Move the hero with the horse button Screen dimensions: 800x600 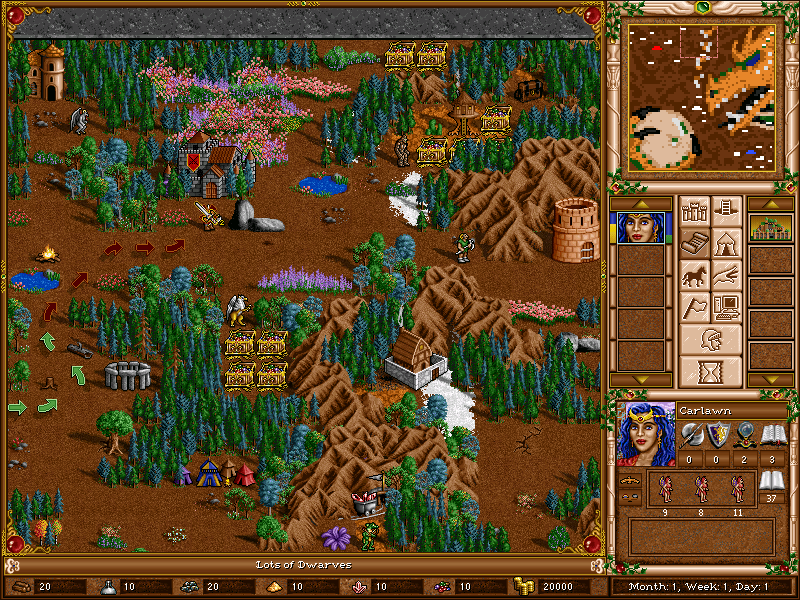click(694, 275)
